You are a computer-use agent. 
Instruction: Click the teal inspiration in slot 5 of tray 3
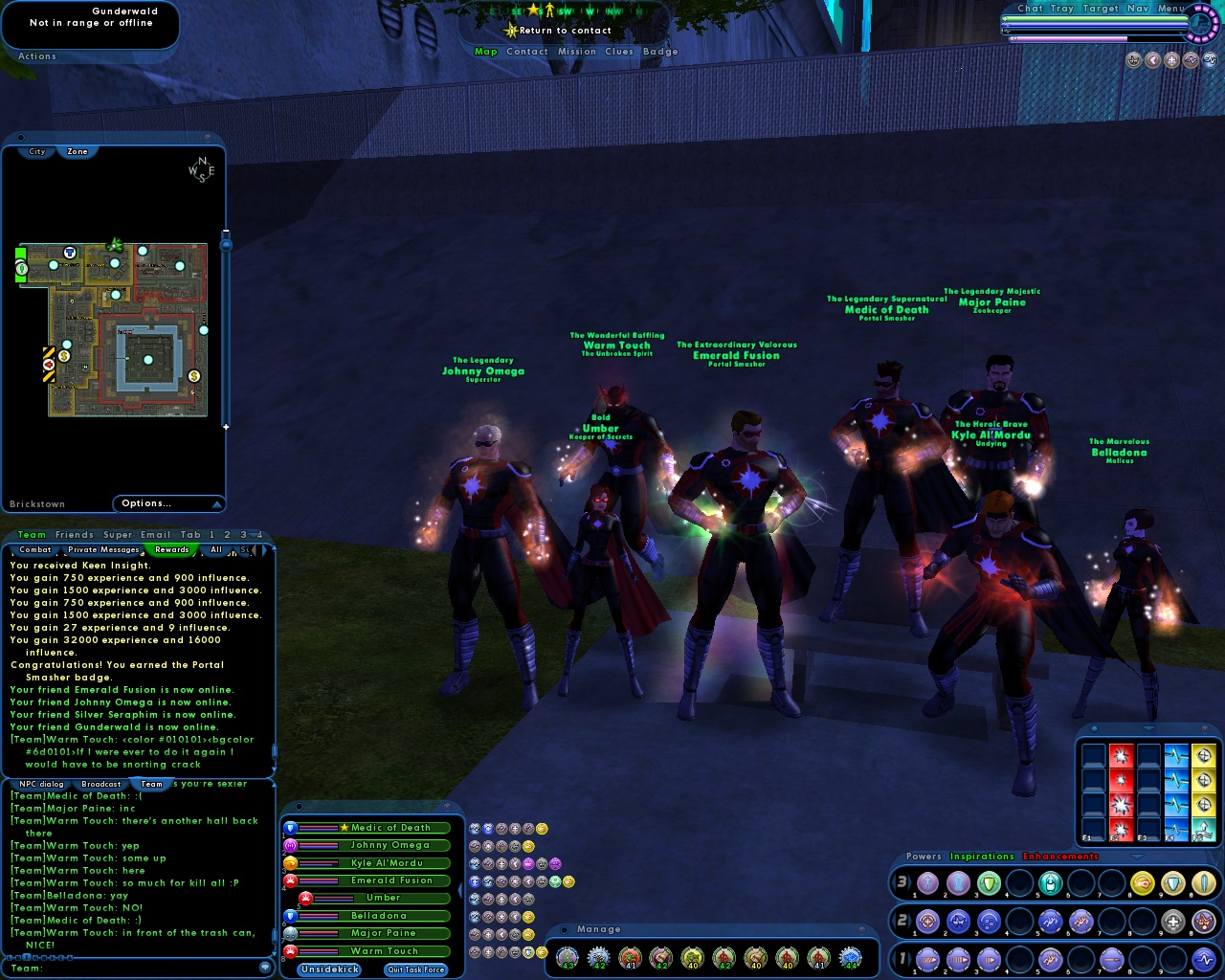click(x=1051, y=883)
